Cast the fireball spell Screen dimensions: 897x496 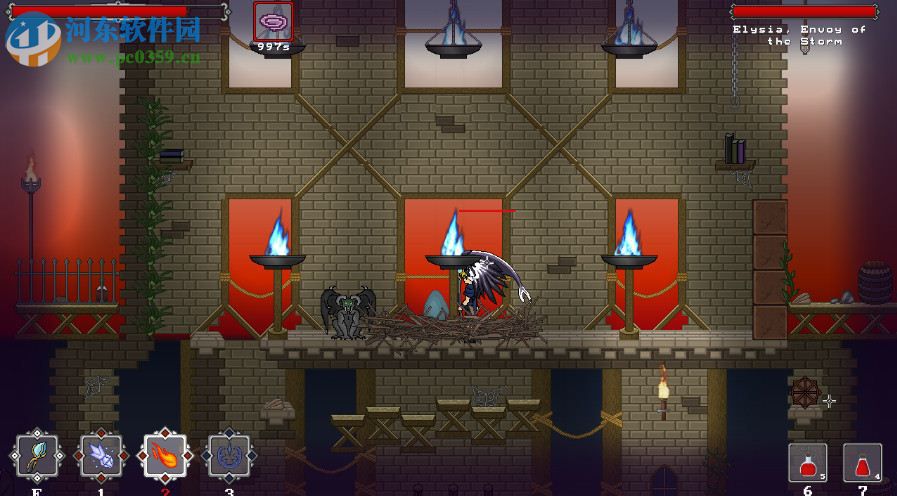[x=165, y=458]
